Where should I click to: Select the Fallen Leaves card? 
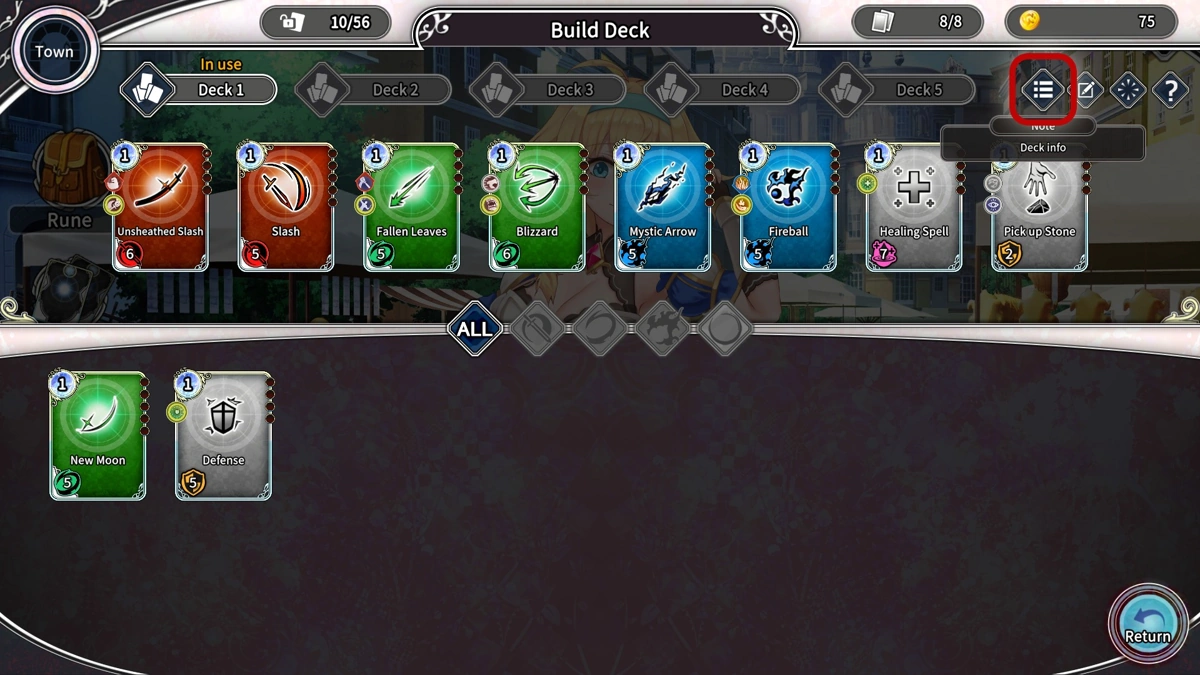(x=411, y=207)
